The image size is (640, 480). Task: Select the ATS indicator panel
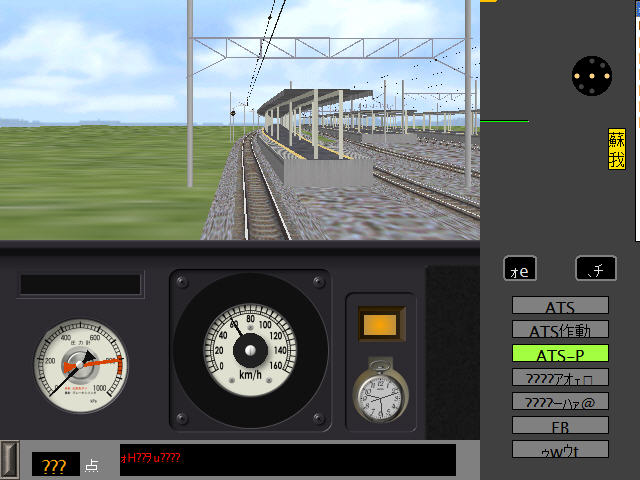pos(560,306)
